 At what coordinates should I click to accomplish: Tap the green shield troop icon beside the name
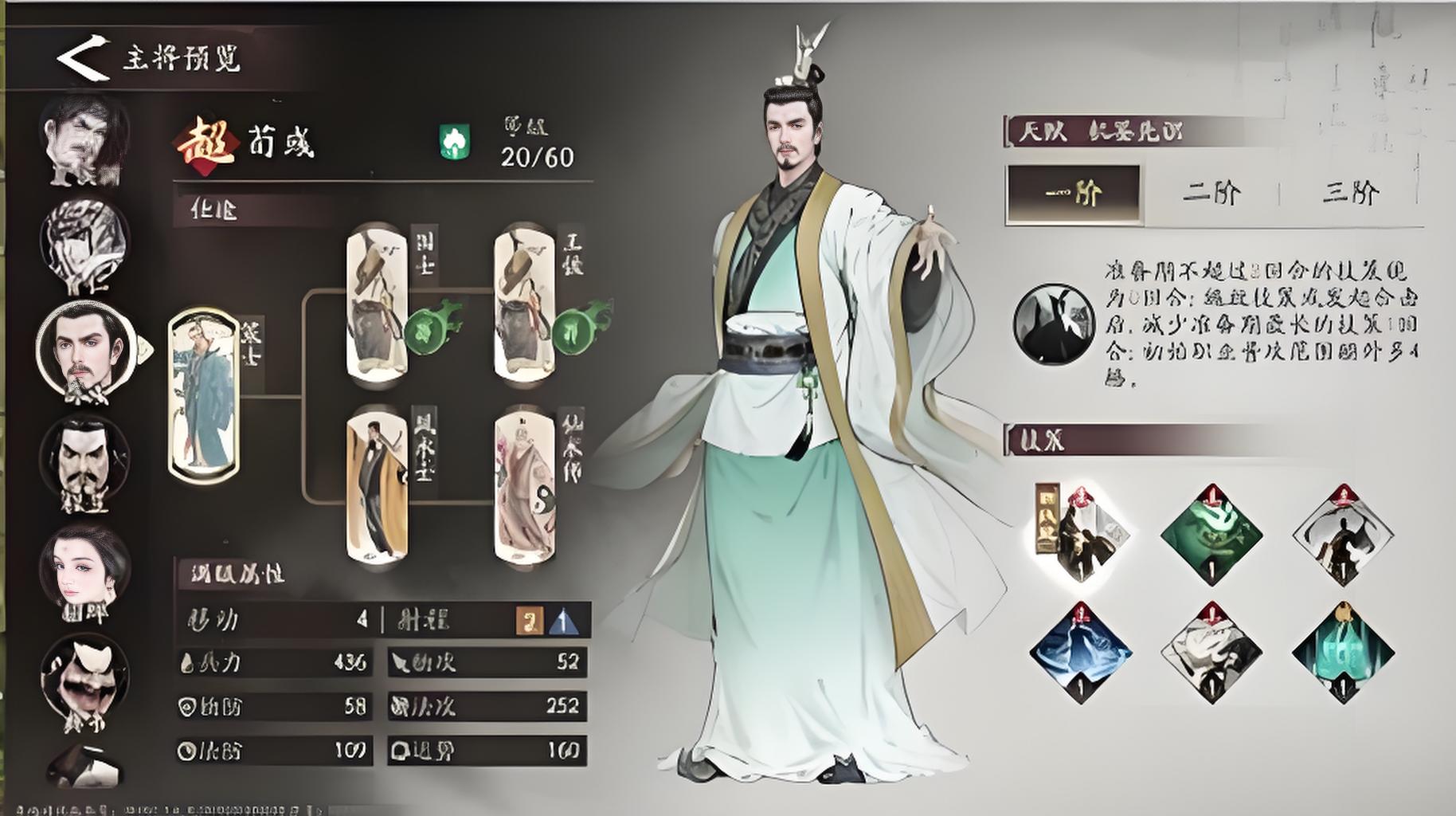[x=455, y=142]
